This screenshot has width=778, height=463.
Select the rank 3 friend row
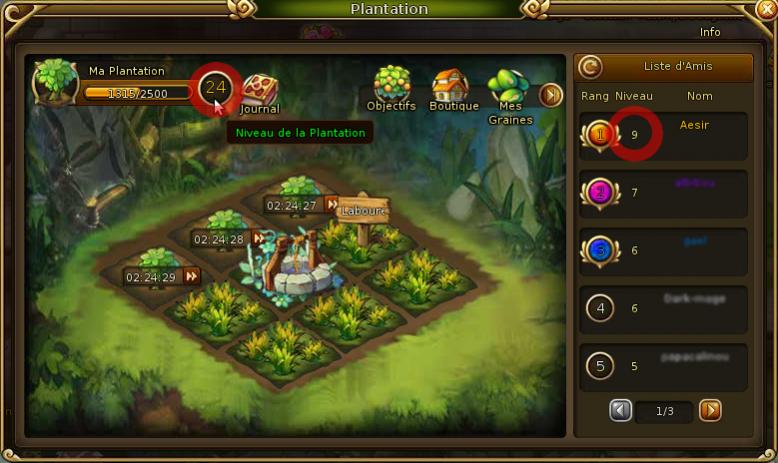click(x=664, y=251)
